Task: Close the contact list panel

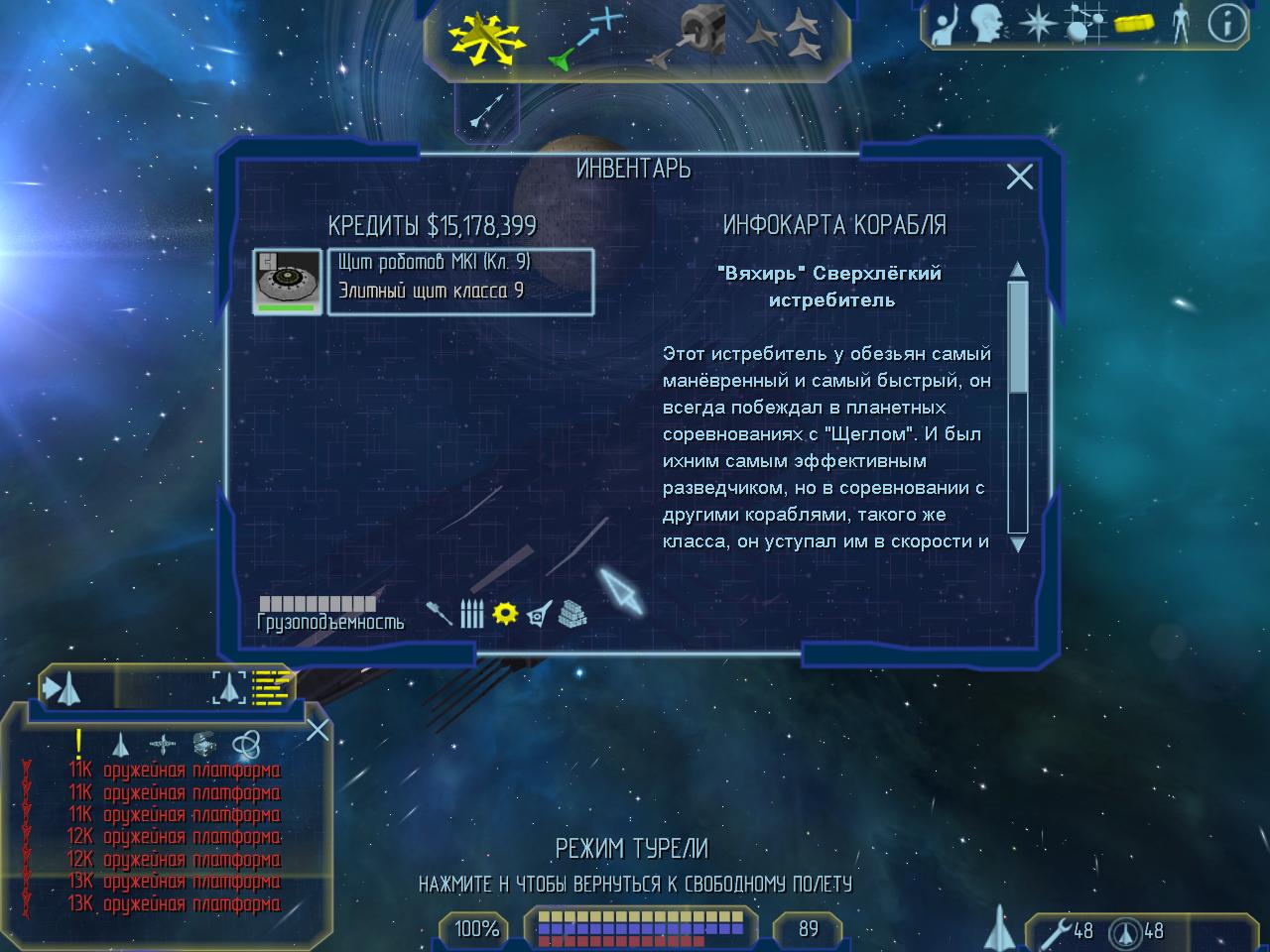Action: (x=317, y=731)
